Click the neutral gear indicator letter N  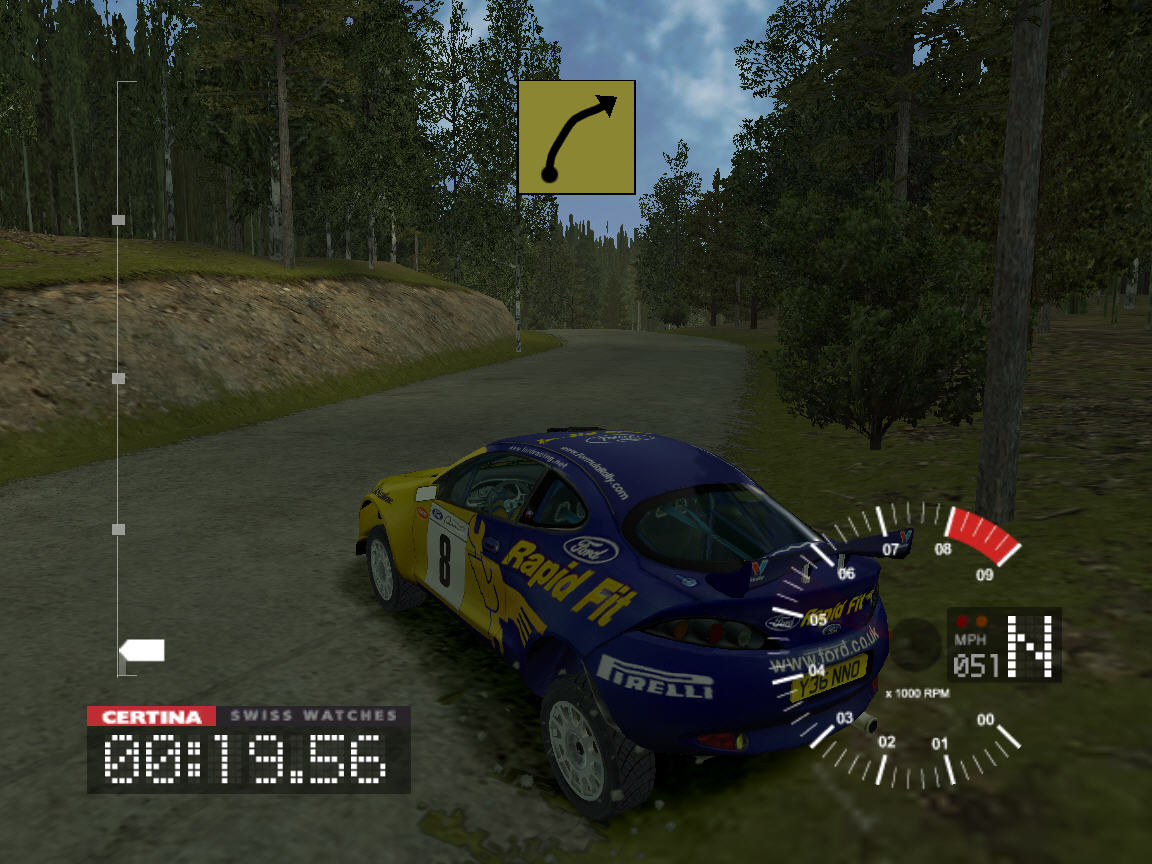[x=1030, y=646]
